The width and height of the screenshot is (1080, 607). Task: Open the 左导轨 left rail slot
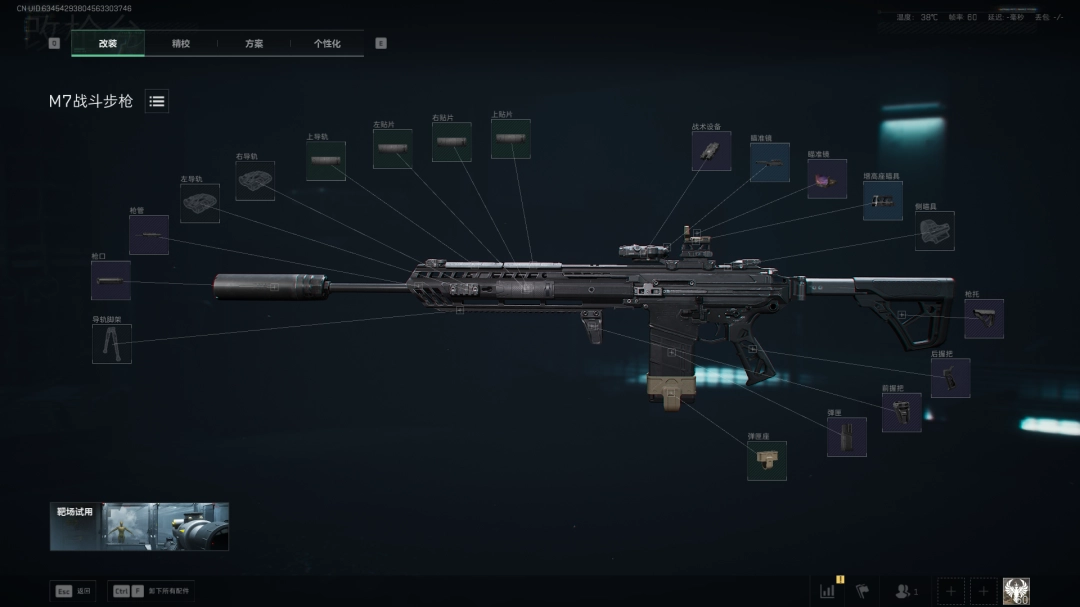coord(200,203)
